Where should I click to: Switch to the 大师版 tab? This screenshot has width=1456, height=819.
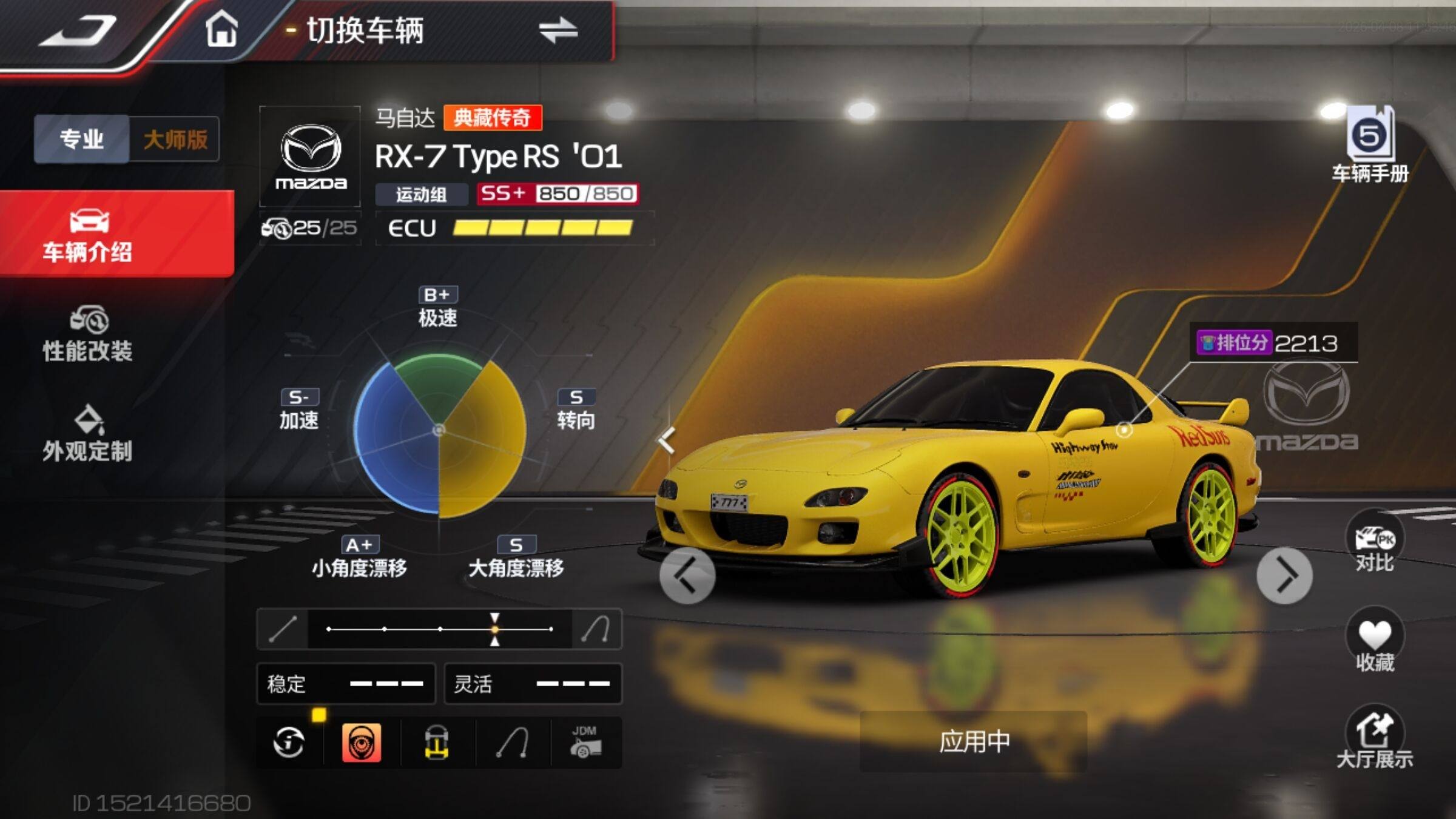pyautogui.click(x=175, y=139)
